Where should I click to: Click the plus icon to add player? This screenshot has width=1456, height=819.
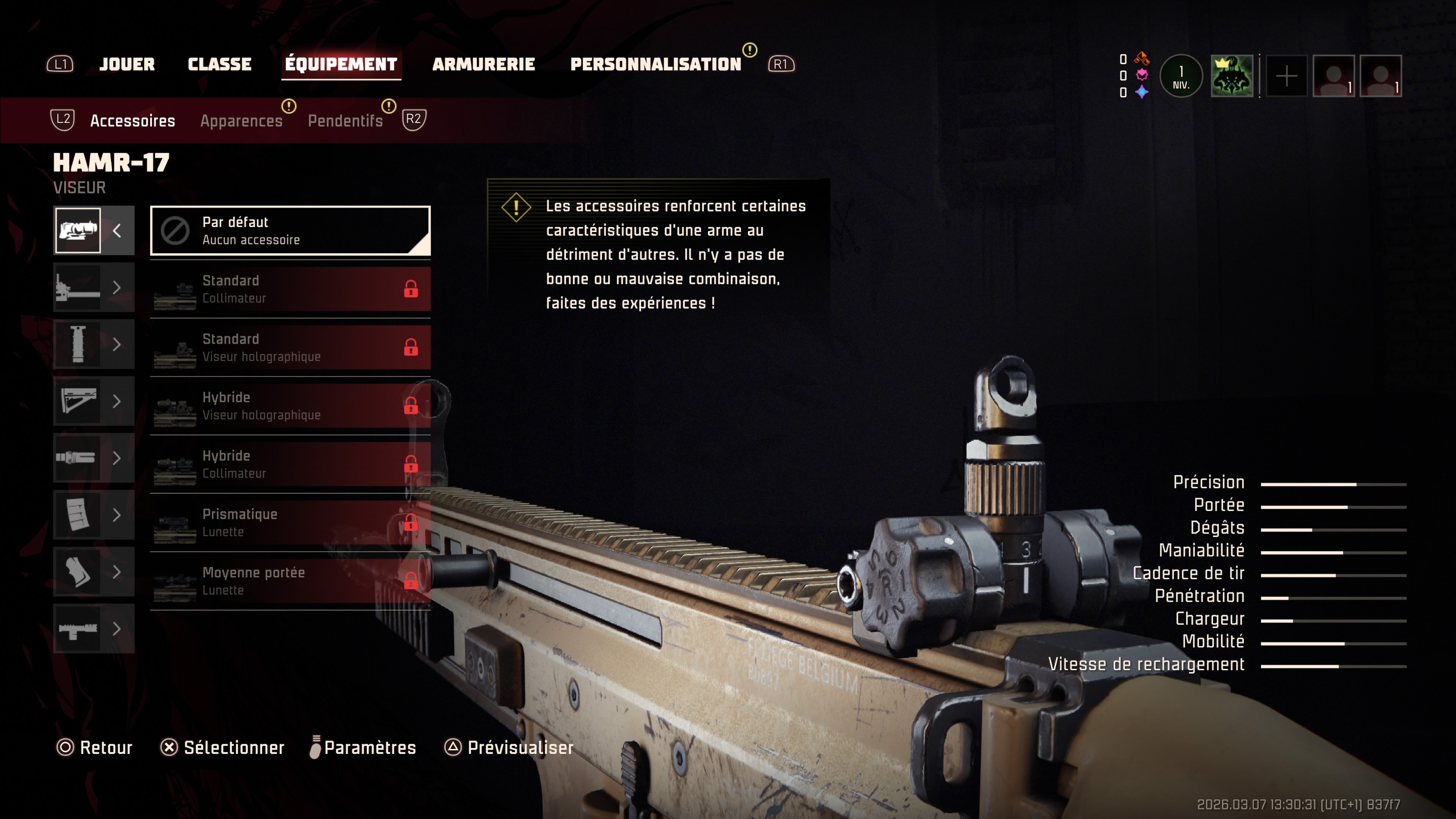coord(1287,76)
